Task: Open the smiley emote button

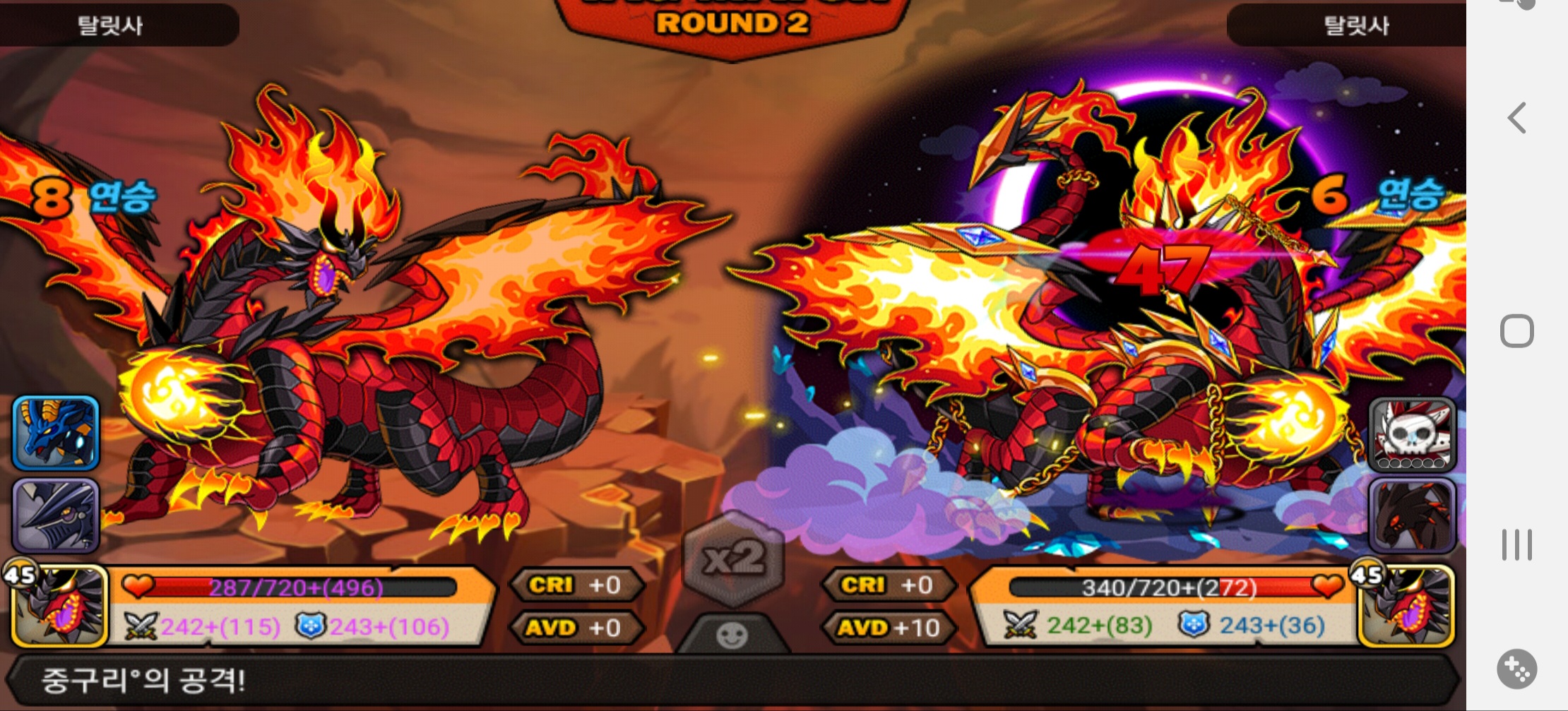Action: coord(732,635)
